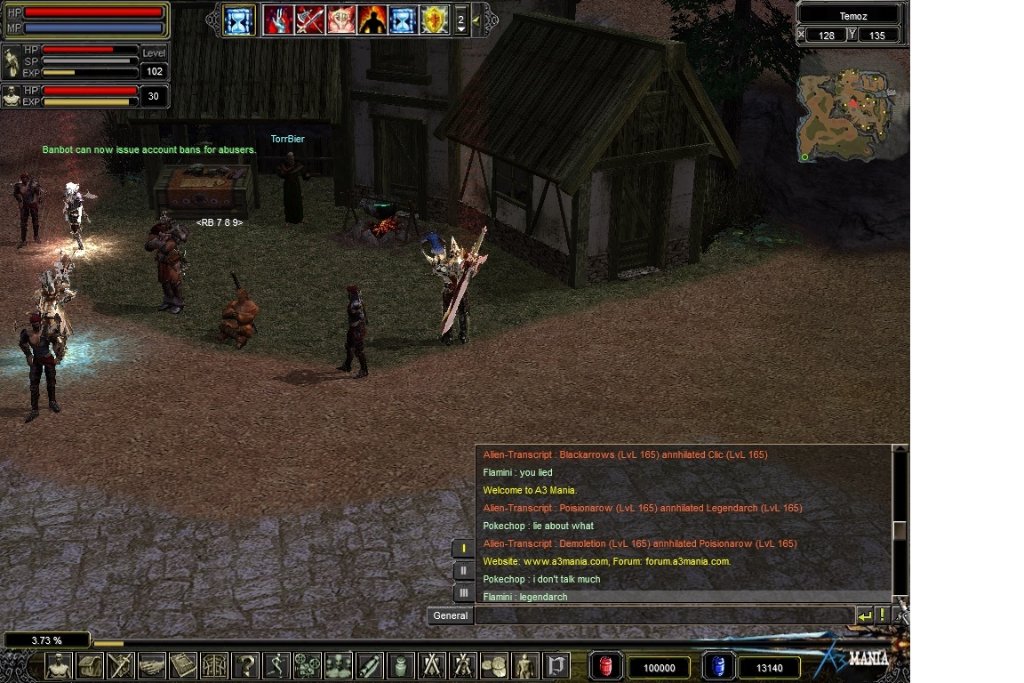
Task: Activate the red hand skill icon
Action: click(277, 19)
